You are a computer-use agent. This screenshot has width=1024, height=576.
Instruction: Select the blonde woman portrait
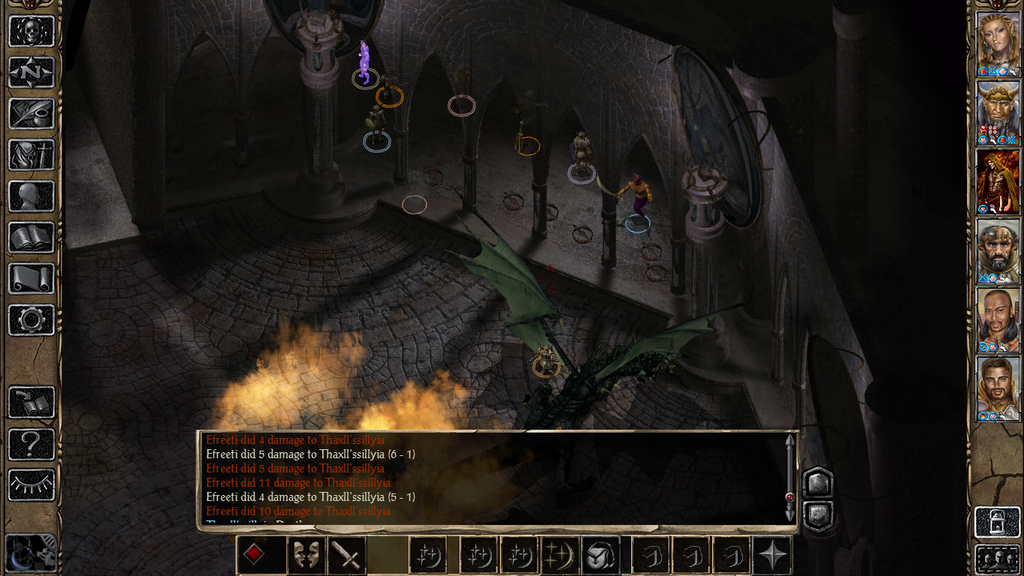(997, 42)
